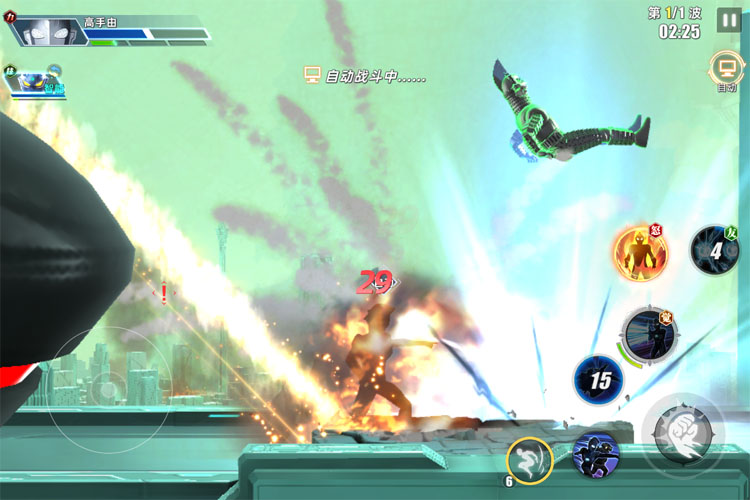Toggle the auto-battle (自动) button
The width and height of the screenshot is (750, 500).
(725, 69)
